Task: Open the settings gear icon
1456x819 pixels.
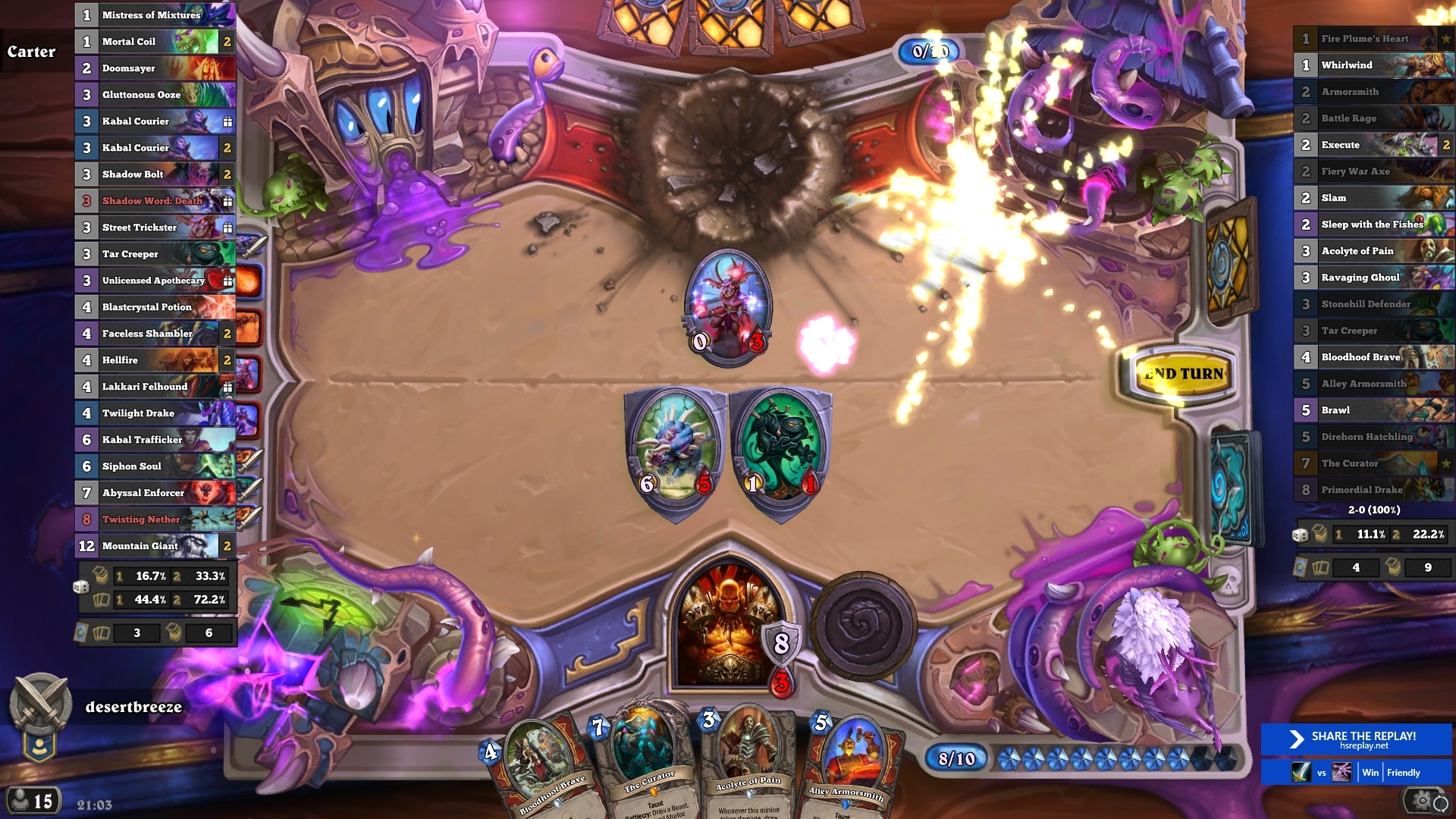Action: tap(1419, 801)
